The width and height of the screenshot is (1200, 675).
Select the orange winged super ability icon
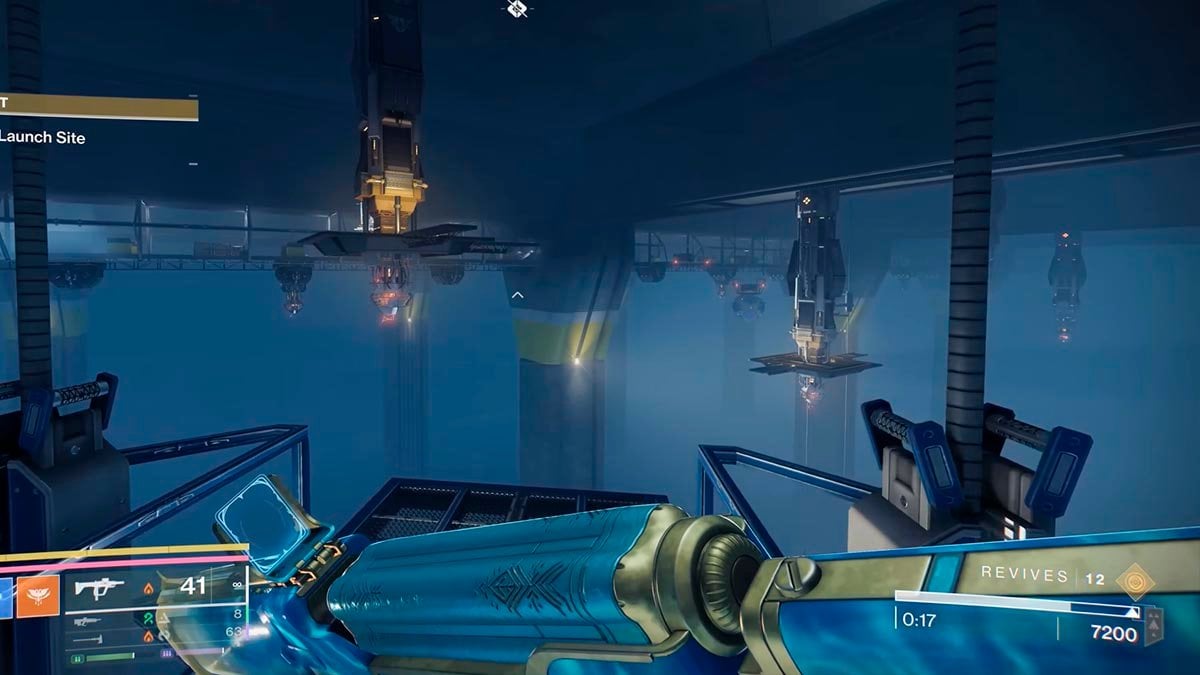click(39, 596)
